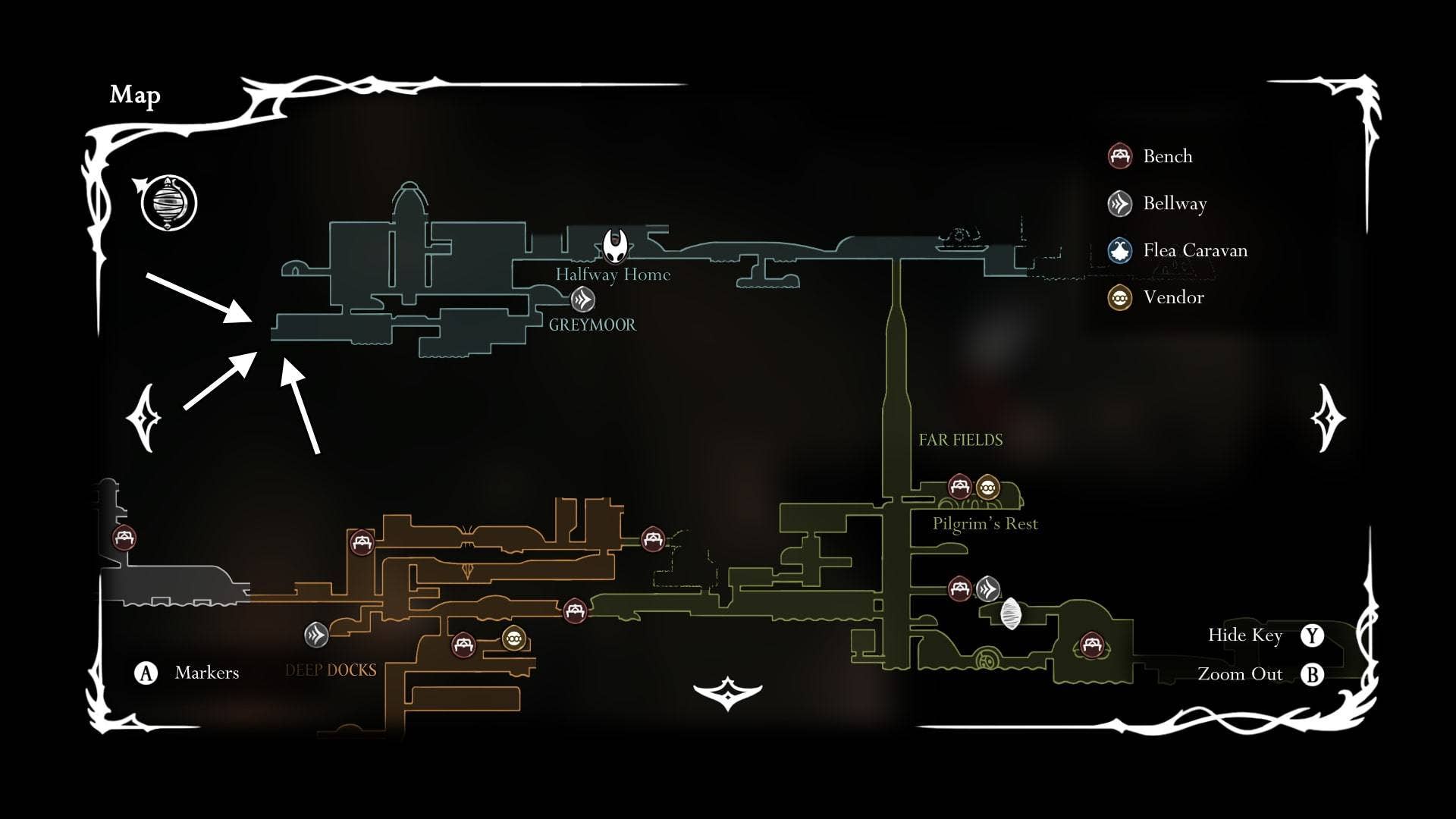Screen dimensions: 1456x819
Task: Click the Bellway marker in Deep Docks
Action: pos(316,635)
